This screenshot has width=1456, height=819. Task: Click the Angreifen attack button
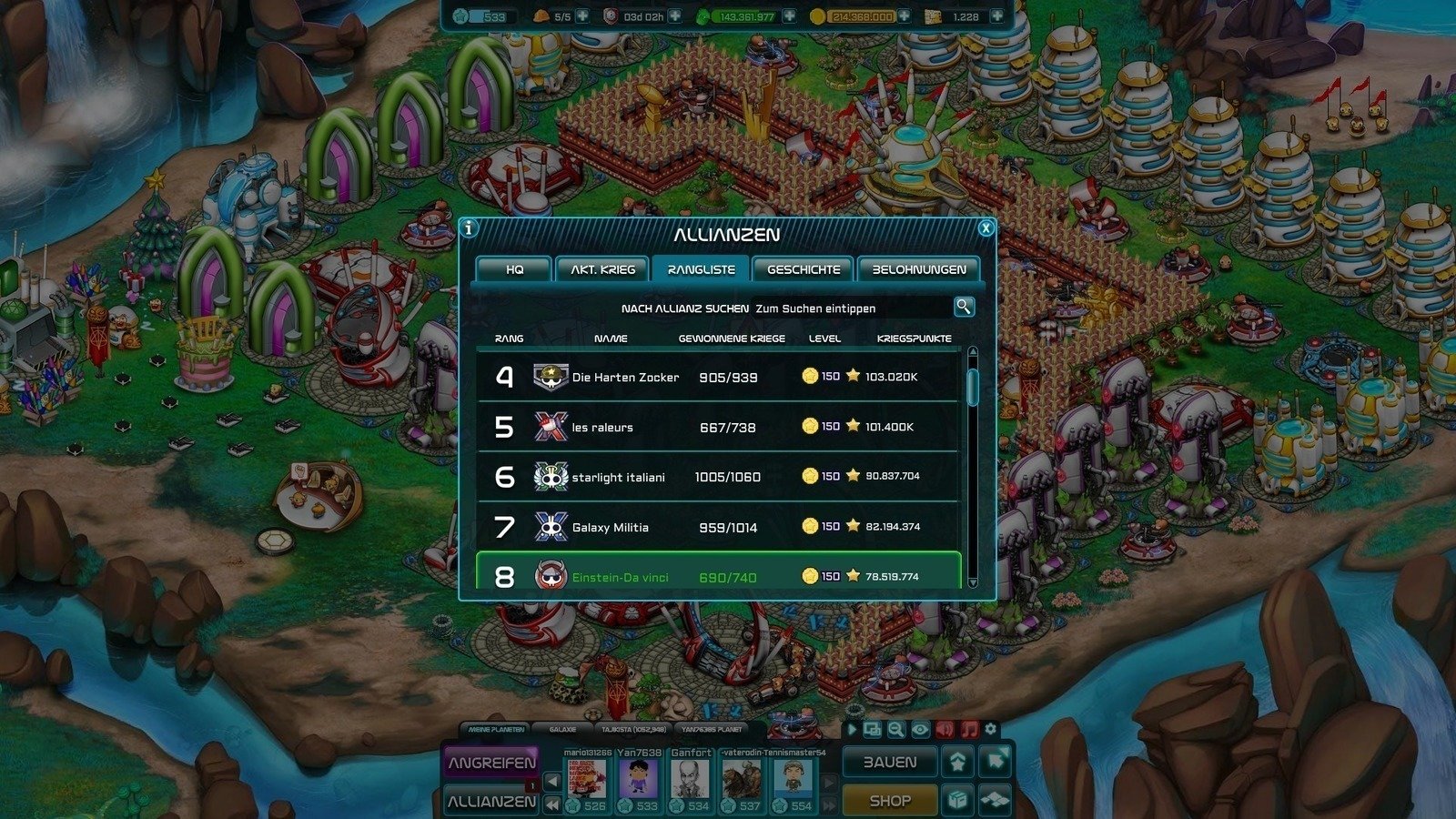click(491, 763)
